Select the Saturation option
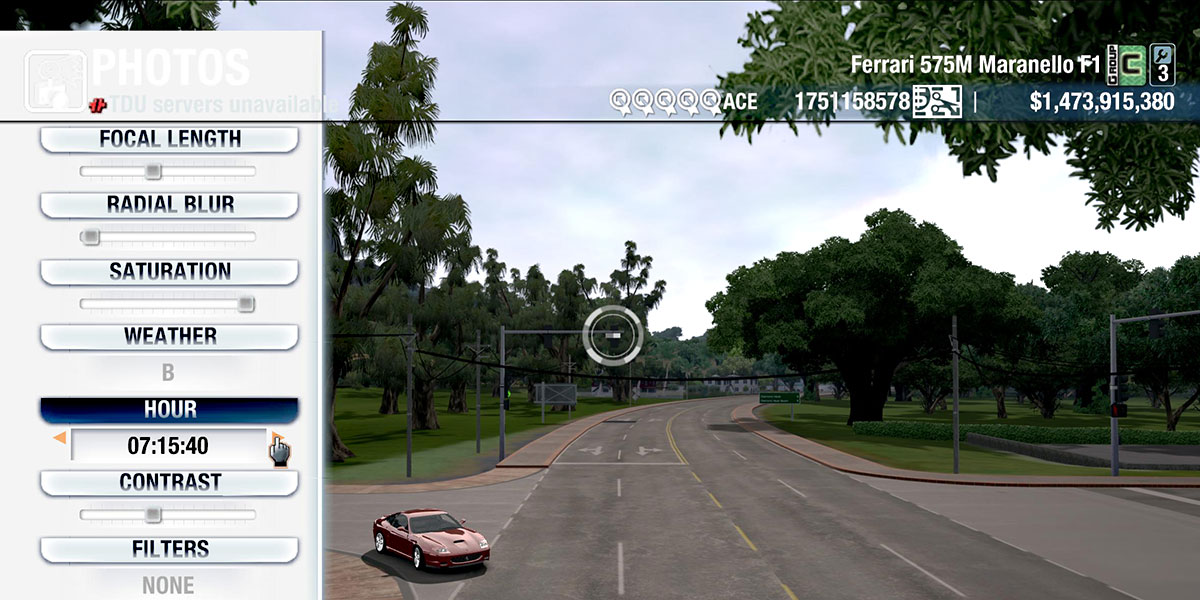The image size is (1200, 600). tap(169, 271)
